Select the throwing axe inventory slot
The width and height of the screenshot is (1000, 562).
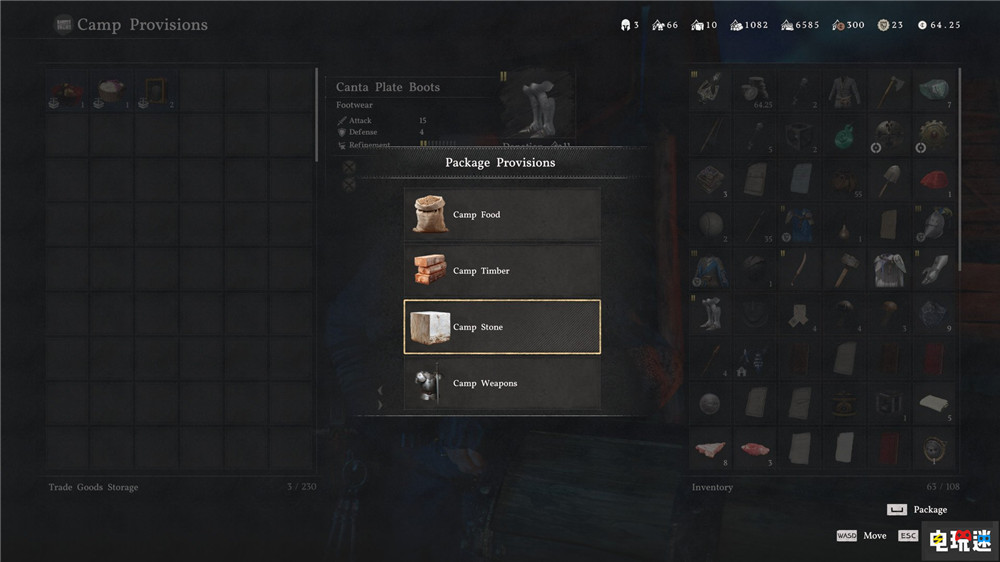[888, 90]
